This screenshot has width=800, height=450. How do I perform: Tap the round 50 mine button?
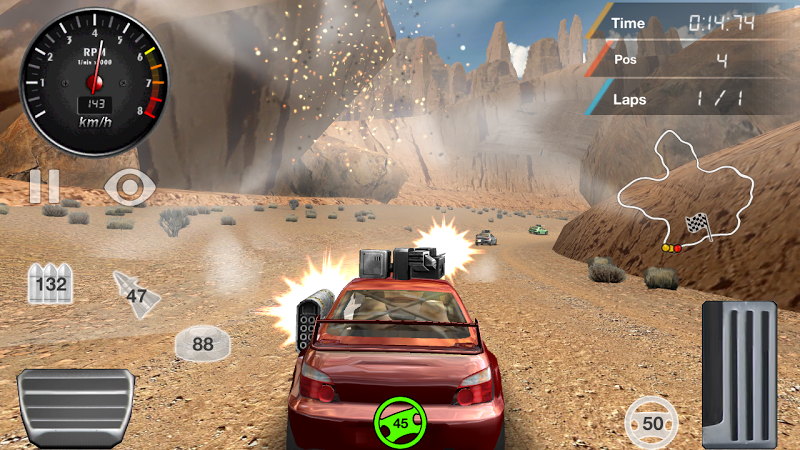(652, 422)
